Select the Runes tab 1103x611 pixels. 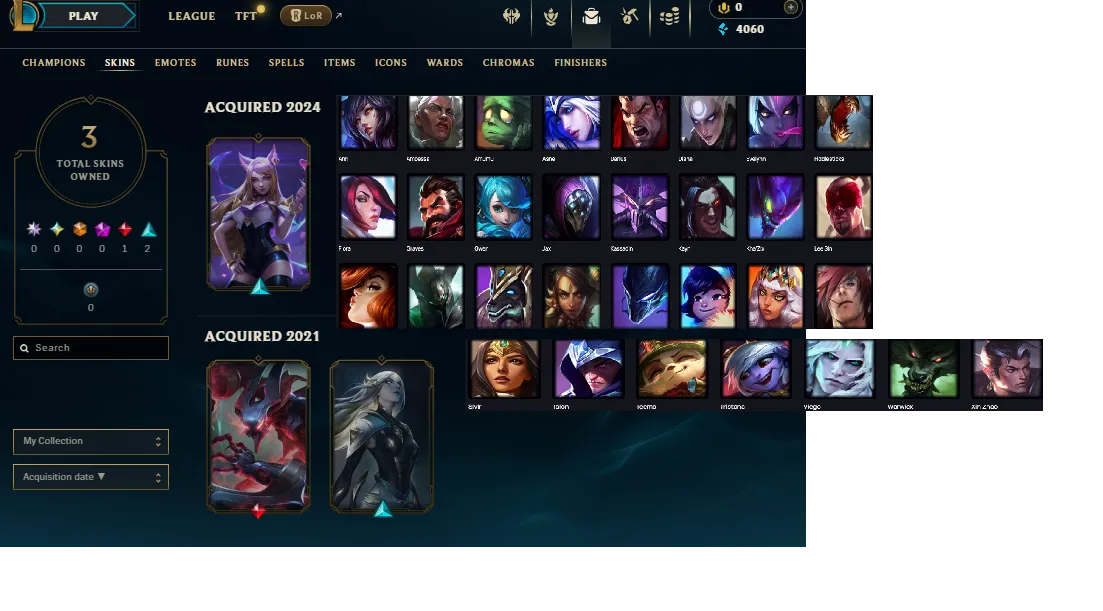coord(233,63)
